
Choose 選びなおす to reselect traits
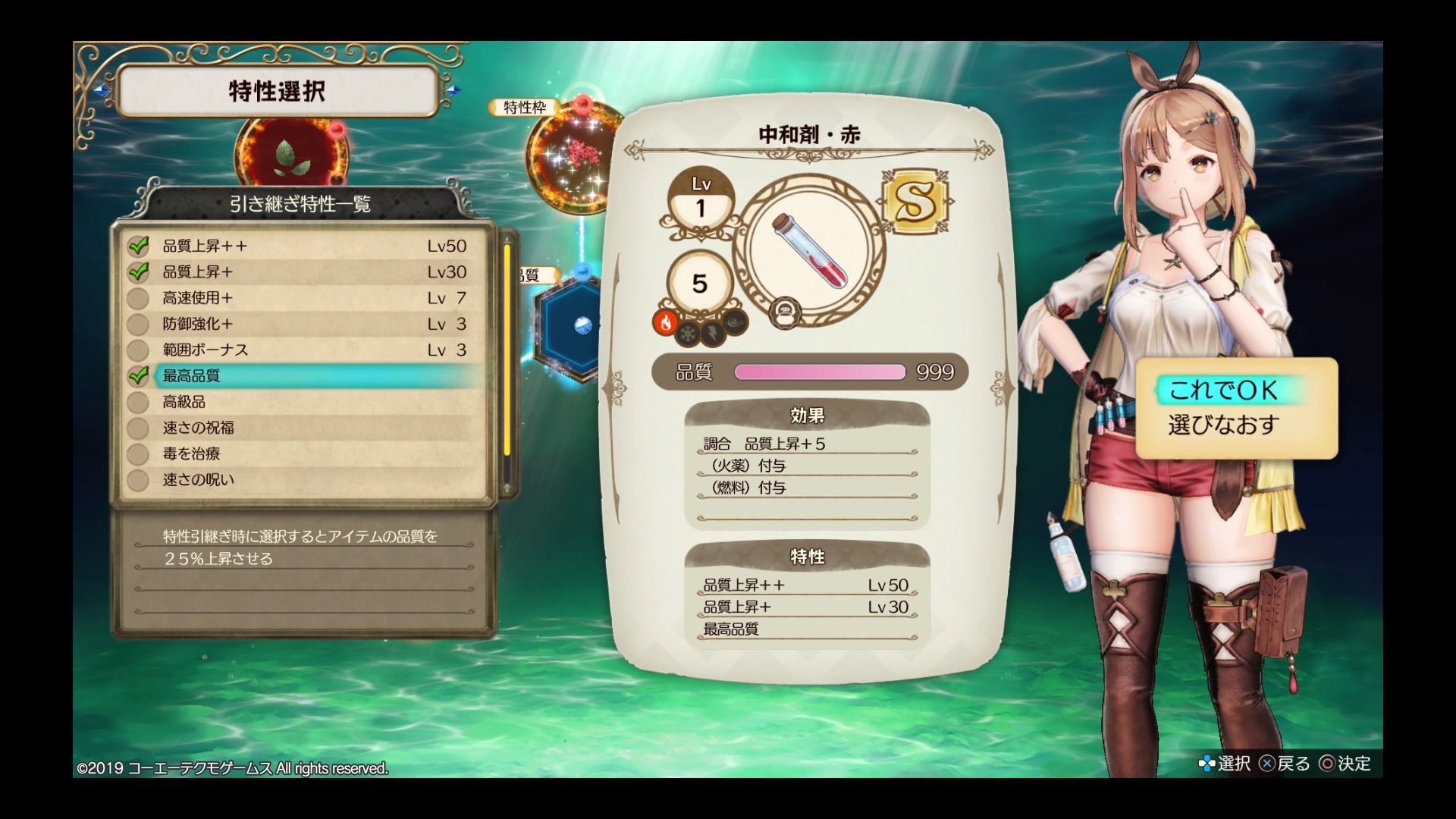[x=1223, y=425]
